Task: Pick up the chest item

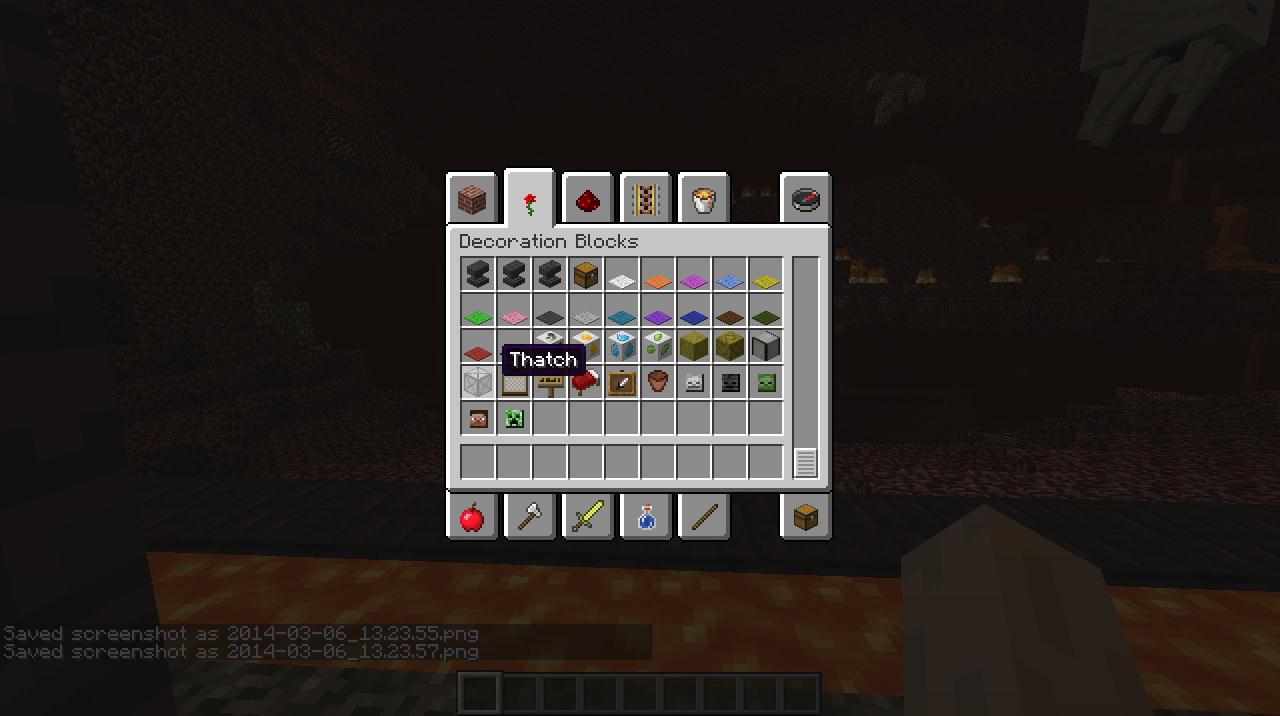Action: (x=586, y=275)
